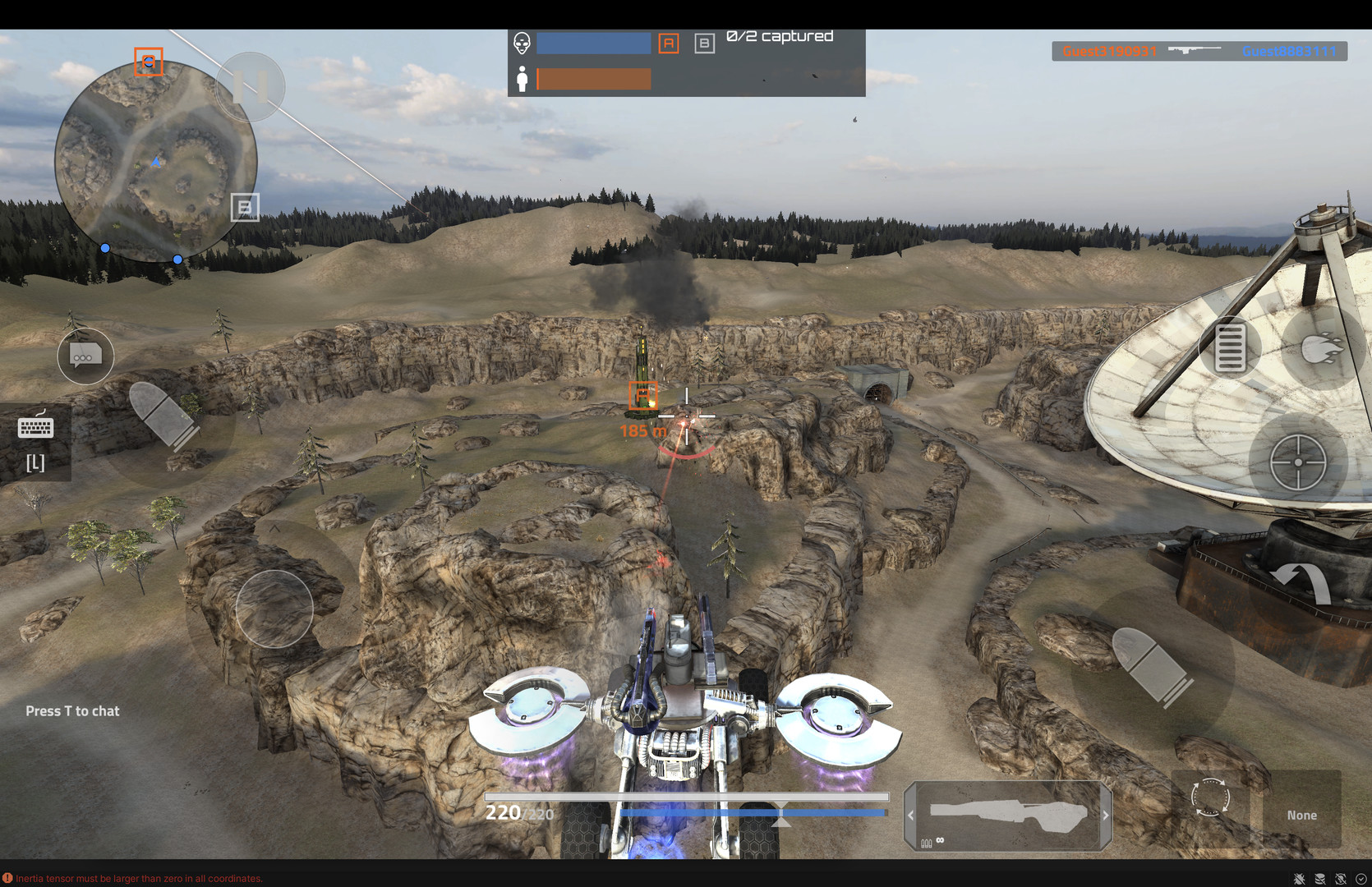The image size is (1372, 887).
Task: Toggle the bug-report icon in the status bar
Action: 1299,879
